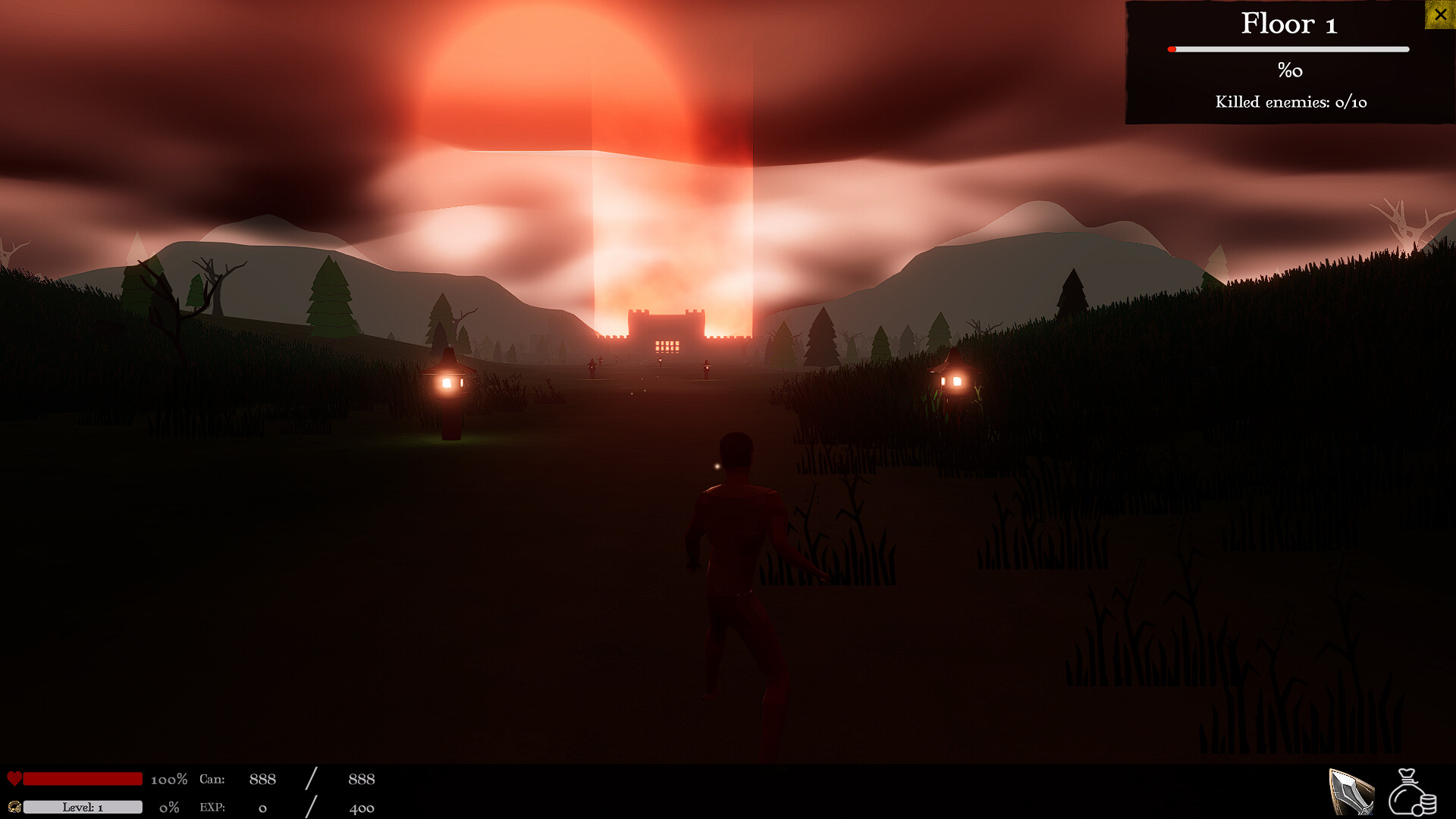
Task: Click the Killed enemies: 0/10 counter
Action: tap(1290, 102)
